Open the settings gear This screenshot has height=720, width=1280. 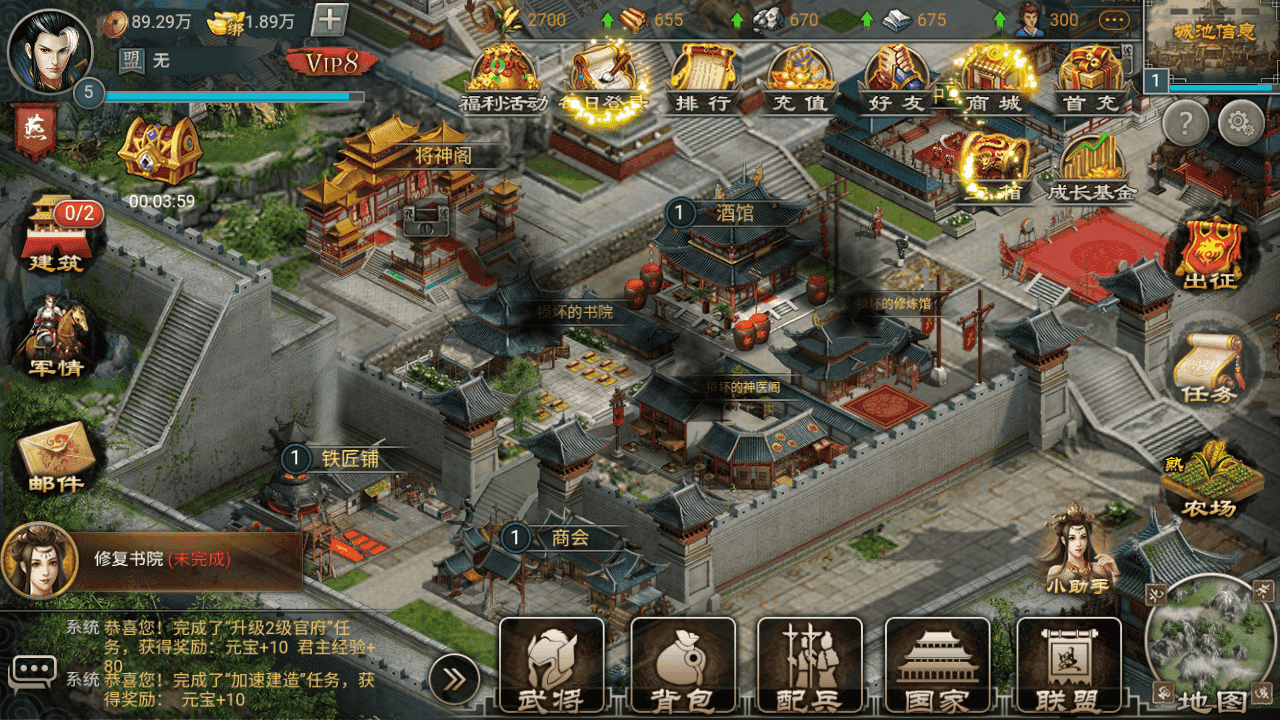point(1241,124)
